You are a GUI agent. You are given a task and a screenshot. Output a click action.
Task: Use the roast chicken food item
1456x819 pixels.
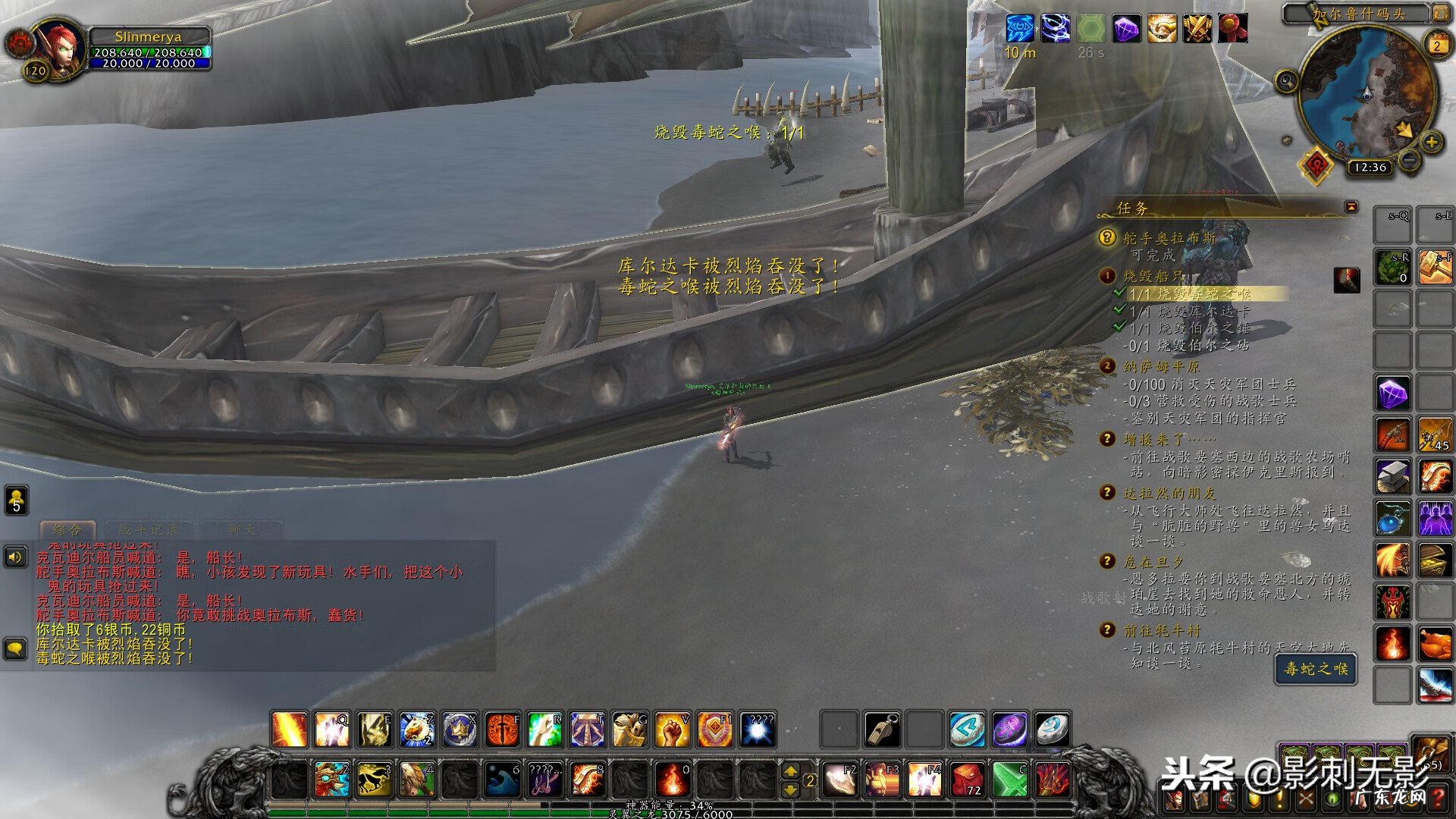[1435, 645]
